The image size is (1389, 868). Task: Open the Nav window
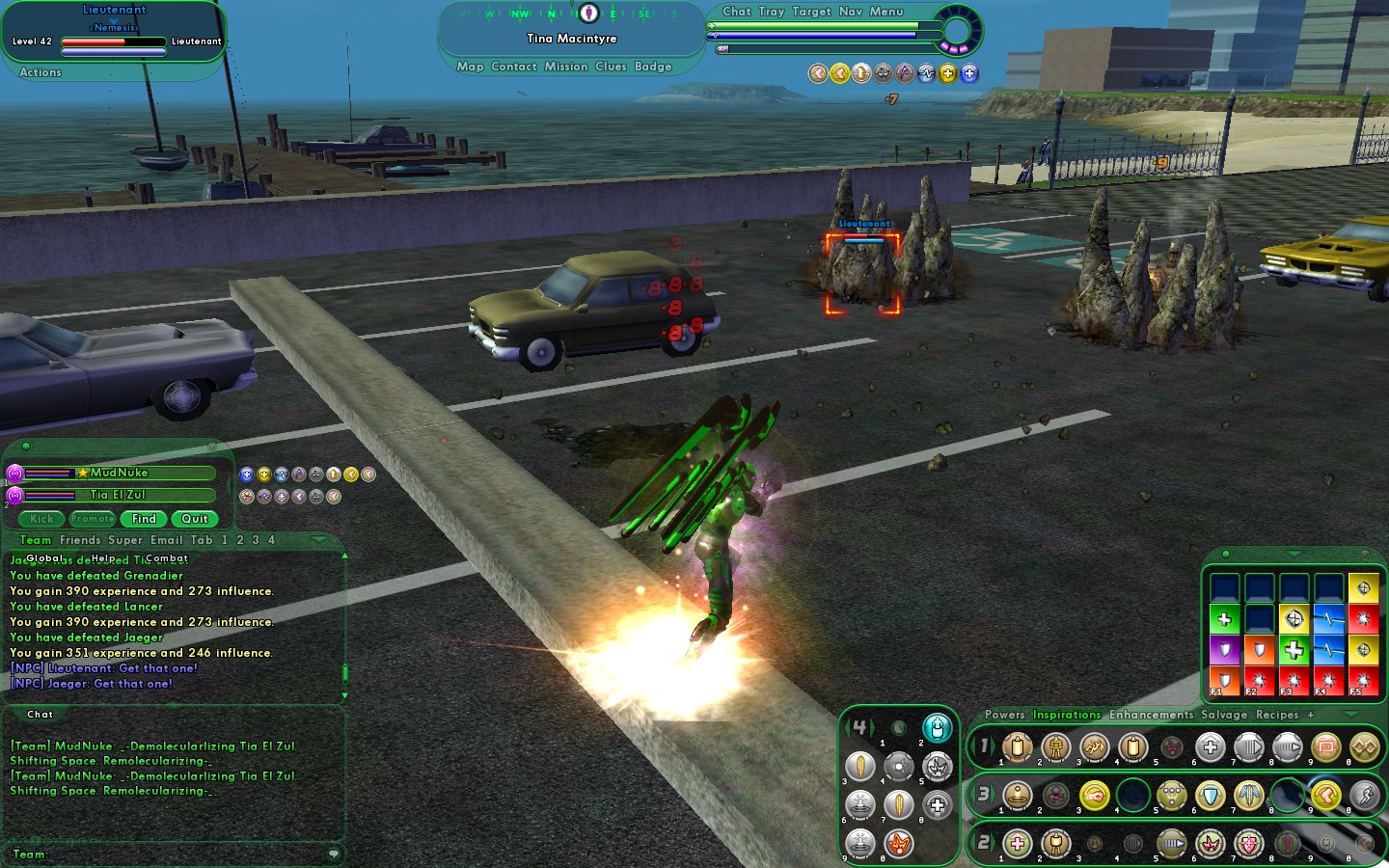850,12
